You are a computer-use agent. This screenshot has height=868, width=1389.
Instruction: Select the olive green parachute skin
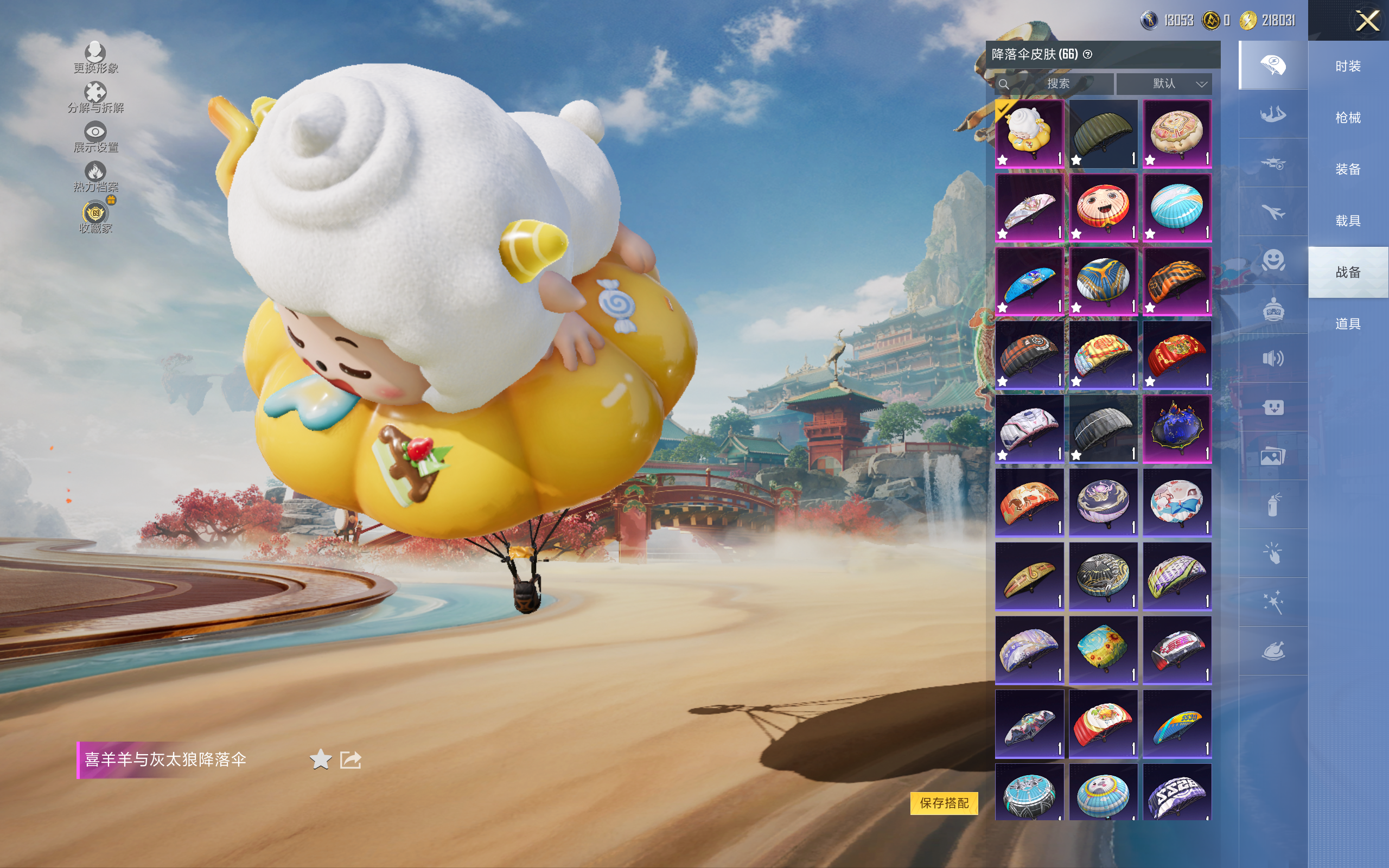(1103, 134)
